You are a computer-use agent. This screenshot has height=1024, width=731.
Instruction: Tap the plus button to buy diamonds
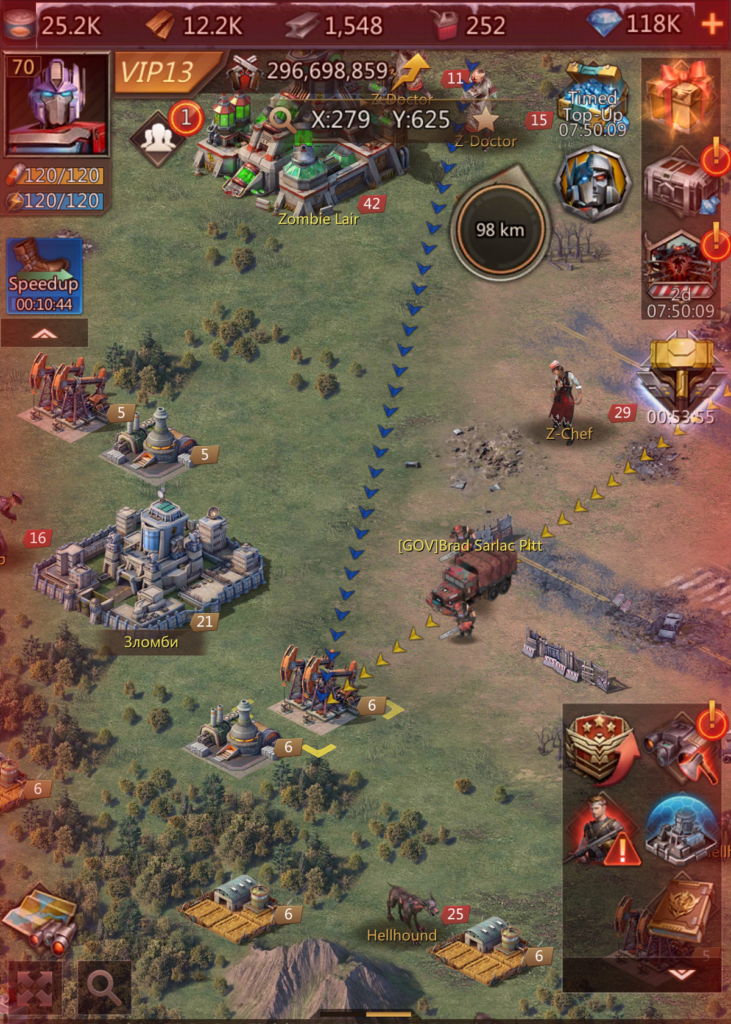click(712, 25)
